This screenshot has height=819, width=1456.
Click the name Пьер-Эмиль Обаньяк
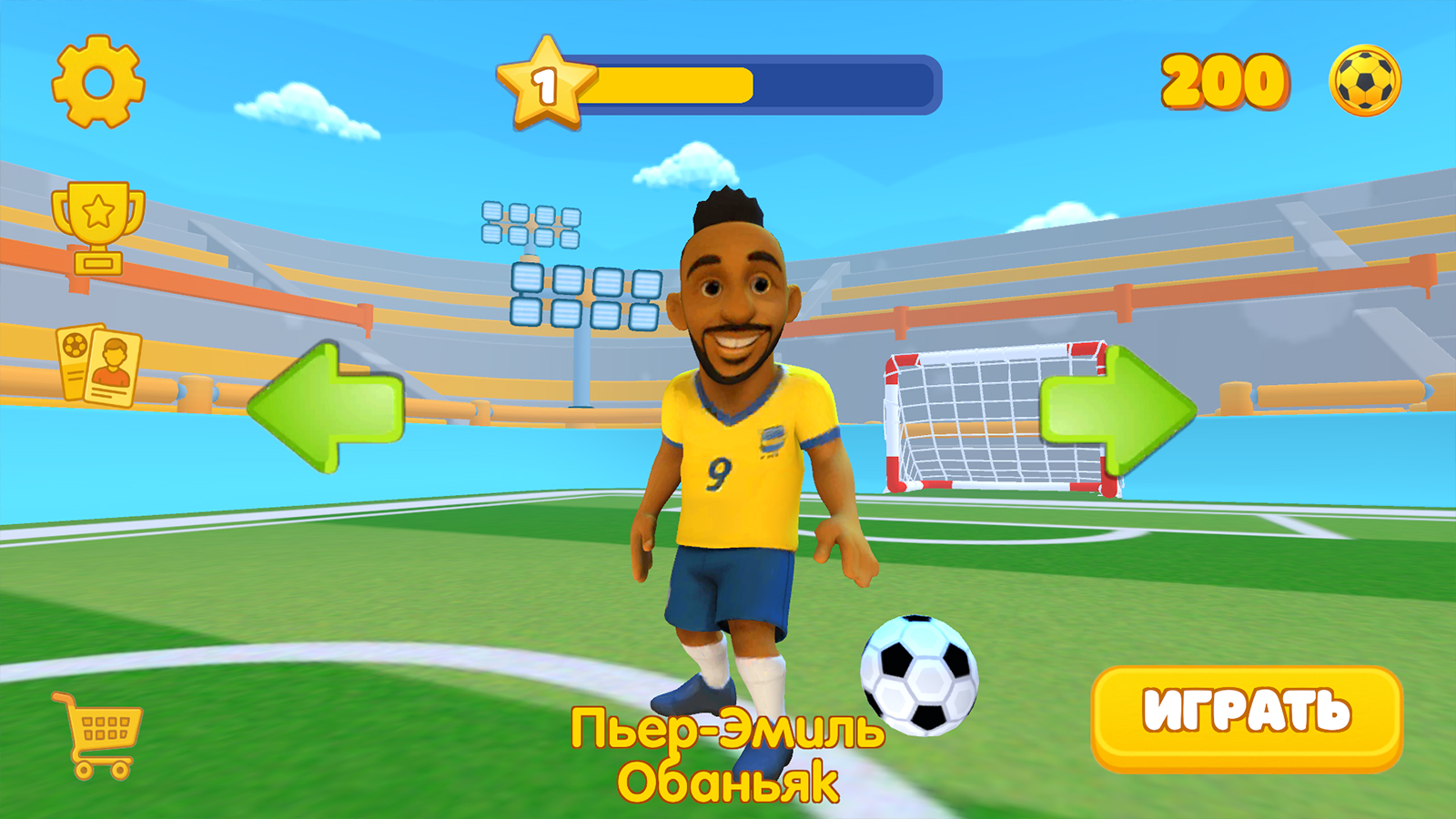click(728, 751)
